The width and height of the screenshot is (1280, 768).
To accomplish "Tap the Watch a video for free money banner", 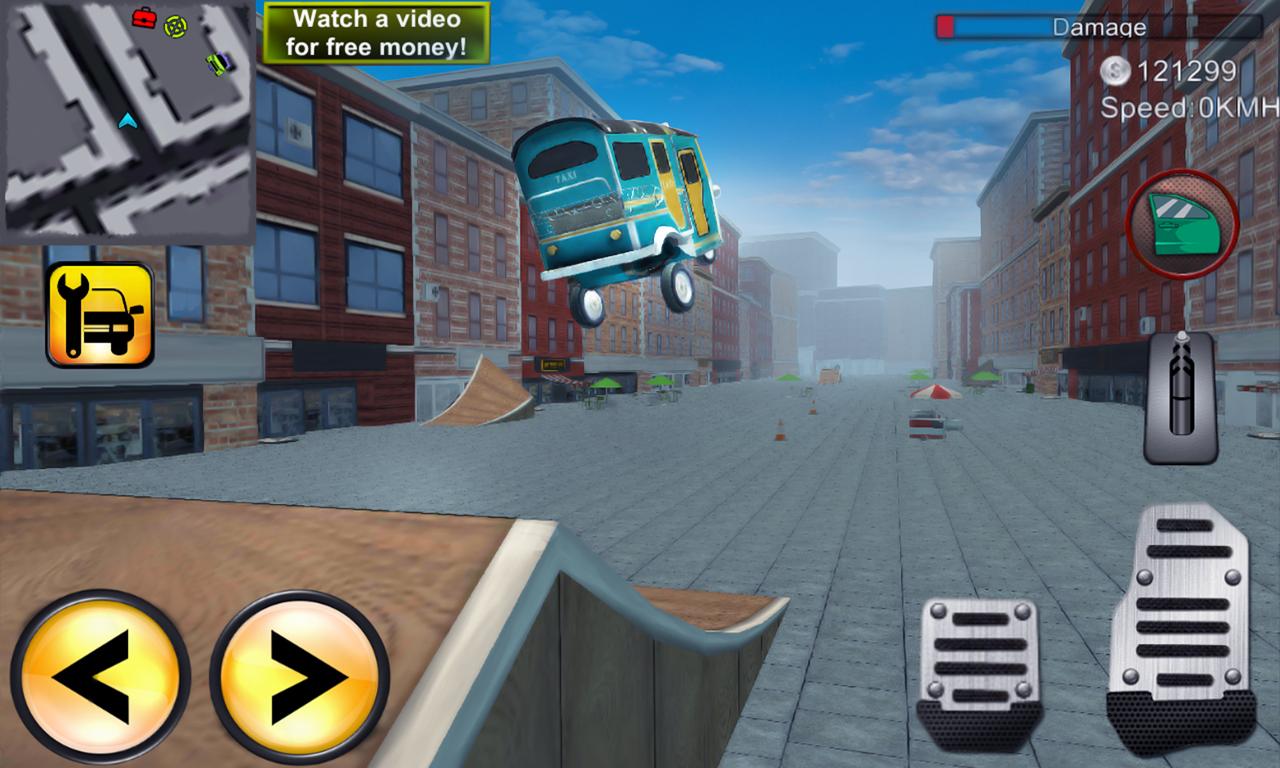I will click(377, 28).
